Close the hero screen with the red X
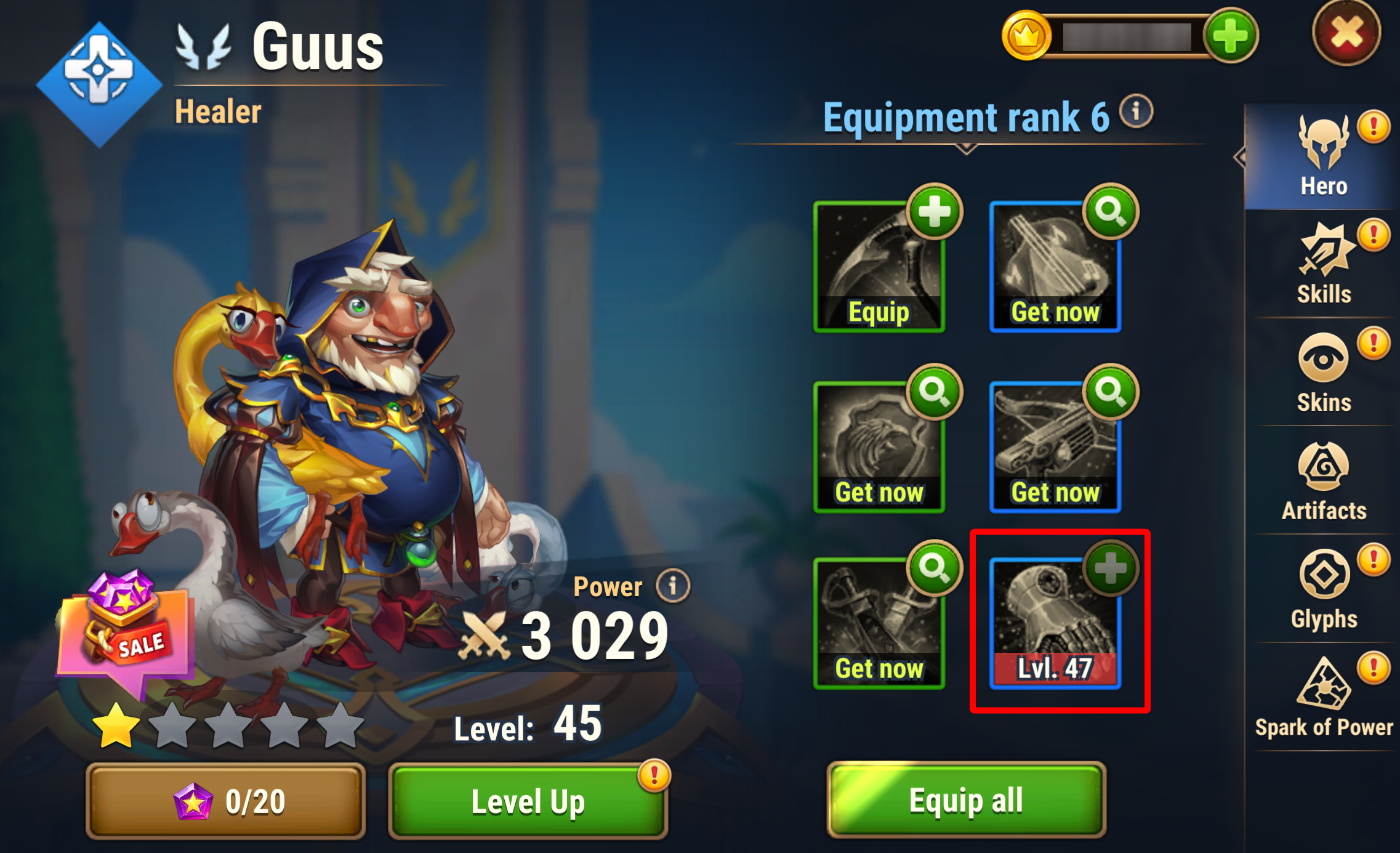The height and width of the screenshot is (853, 1400). [x=1346, y=33]
